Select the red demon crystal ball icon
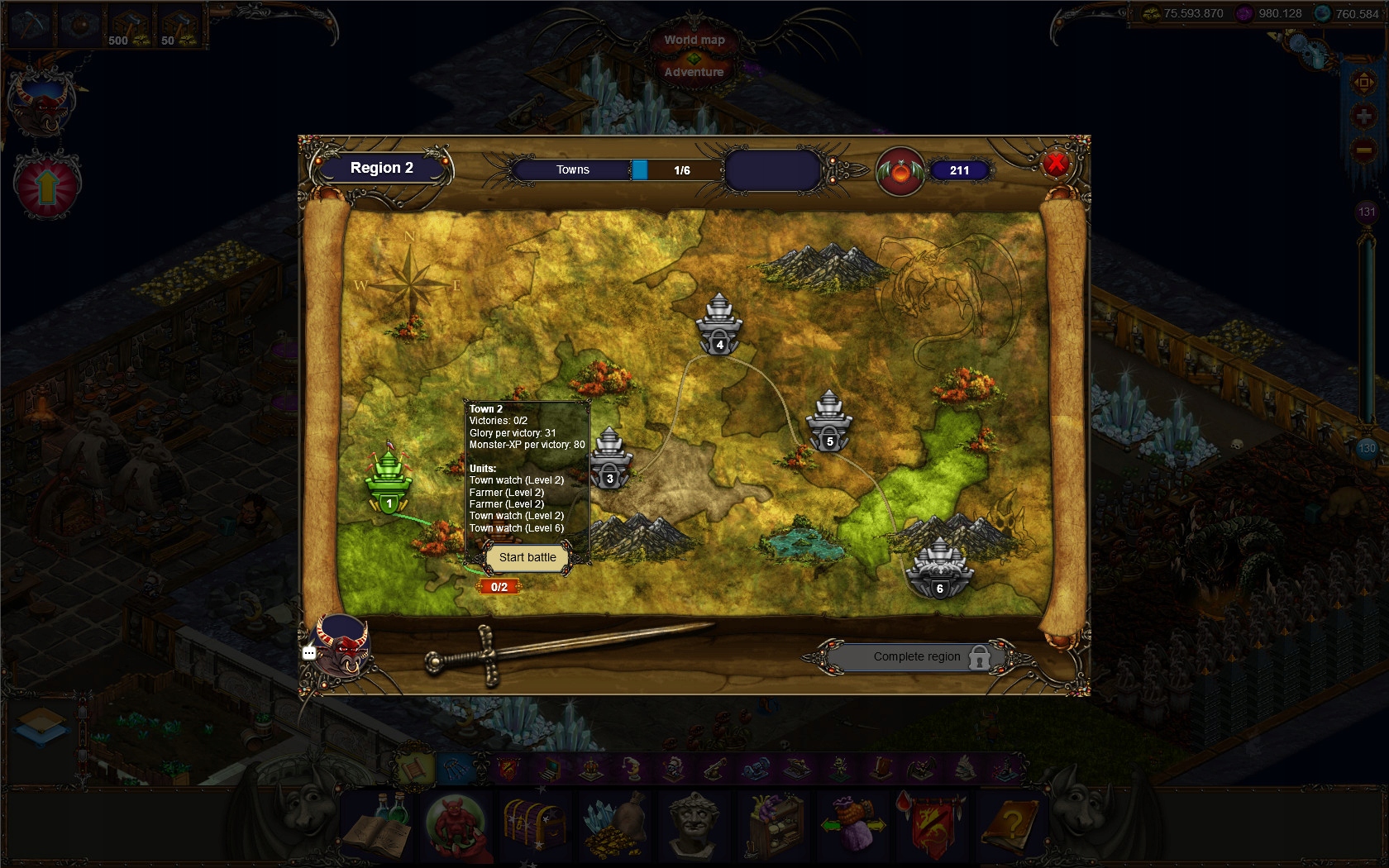 click(457, 827)
